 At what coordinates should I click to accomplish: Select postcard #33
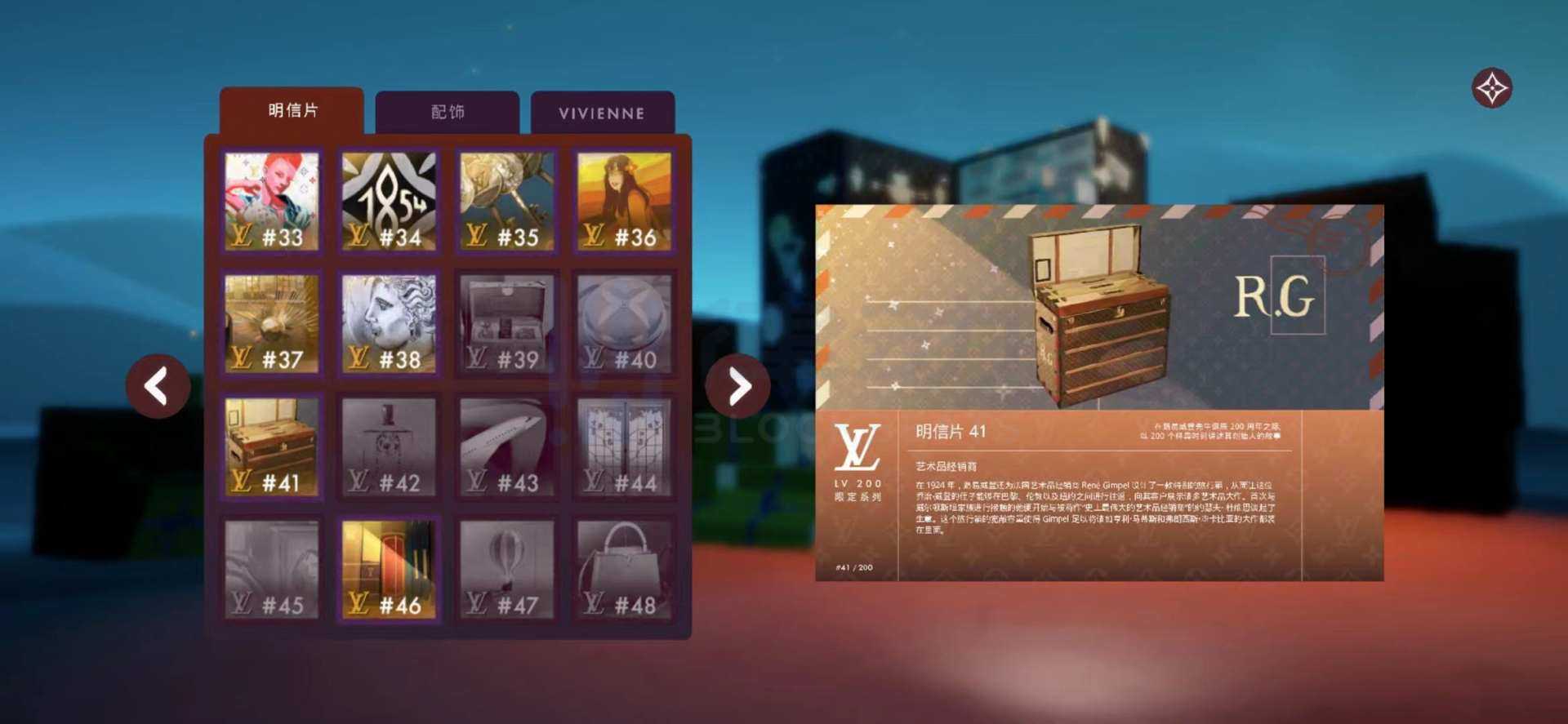click(272, 202)
